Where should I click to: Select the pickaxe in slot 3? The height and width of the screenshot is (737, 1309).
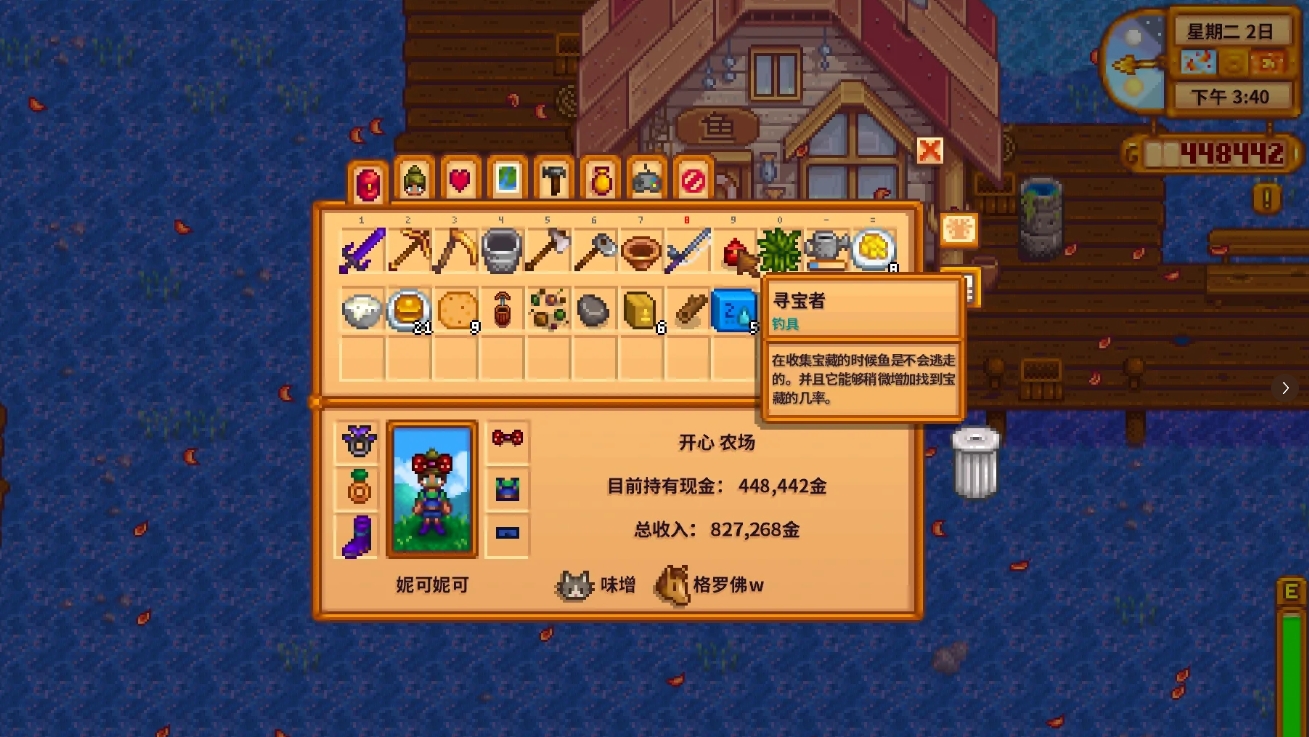455,250
